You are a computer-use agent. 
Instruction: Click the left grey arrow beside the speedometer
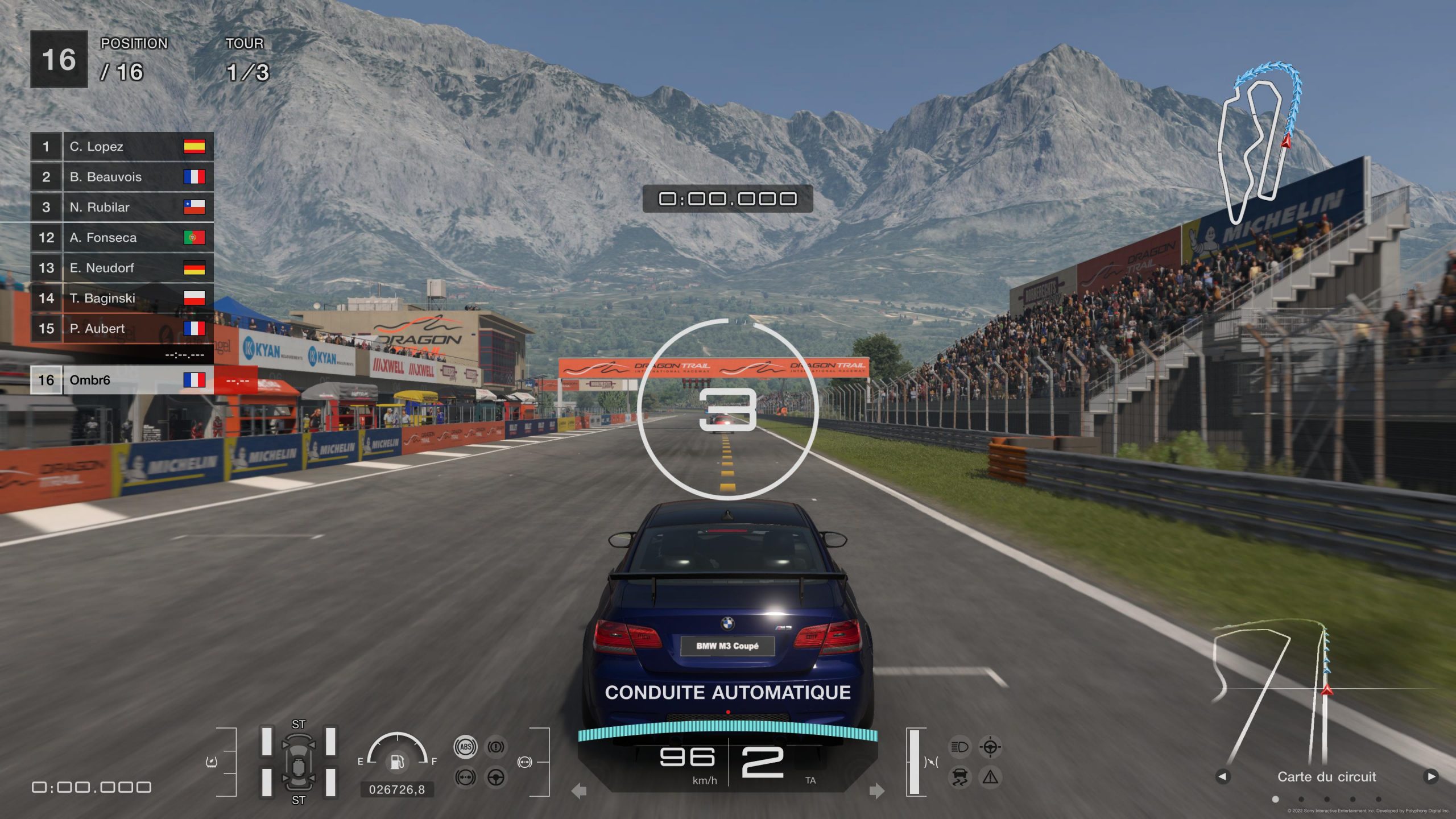click(579, 791)
